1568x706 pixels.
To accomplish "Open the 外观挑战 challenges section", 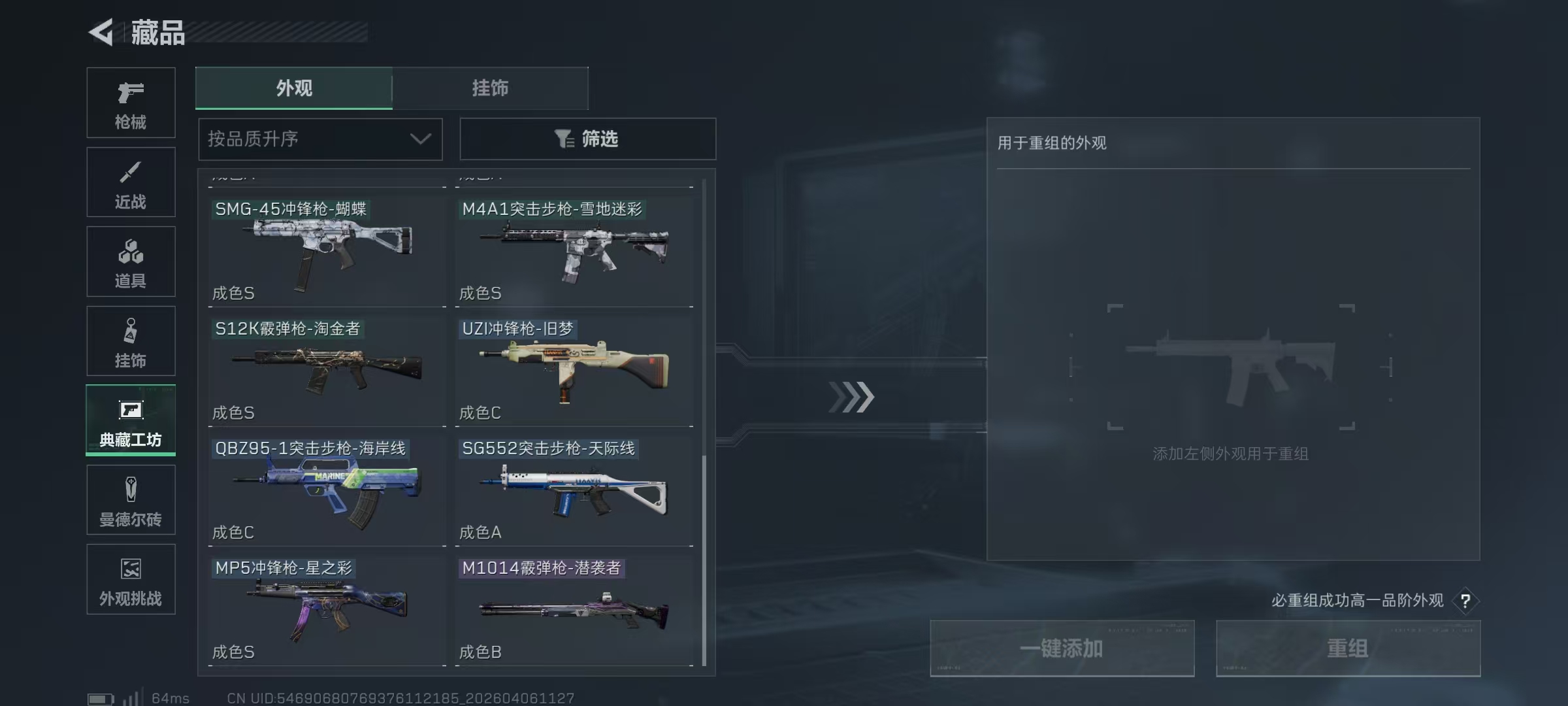I will 131,579.
